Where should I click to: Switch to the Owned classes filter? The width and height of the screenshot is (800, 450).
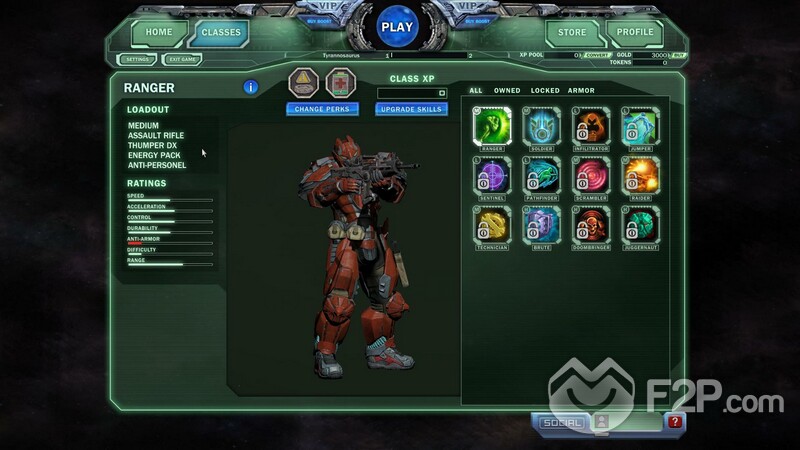point(507,91)
